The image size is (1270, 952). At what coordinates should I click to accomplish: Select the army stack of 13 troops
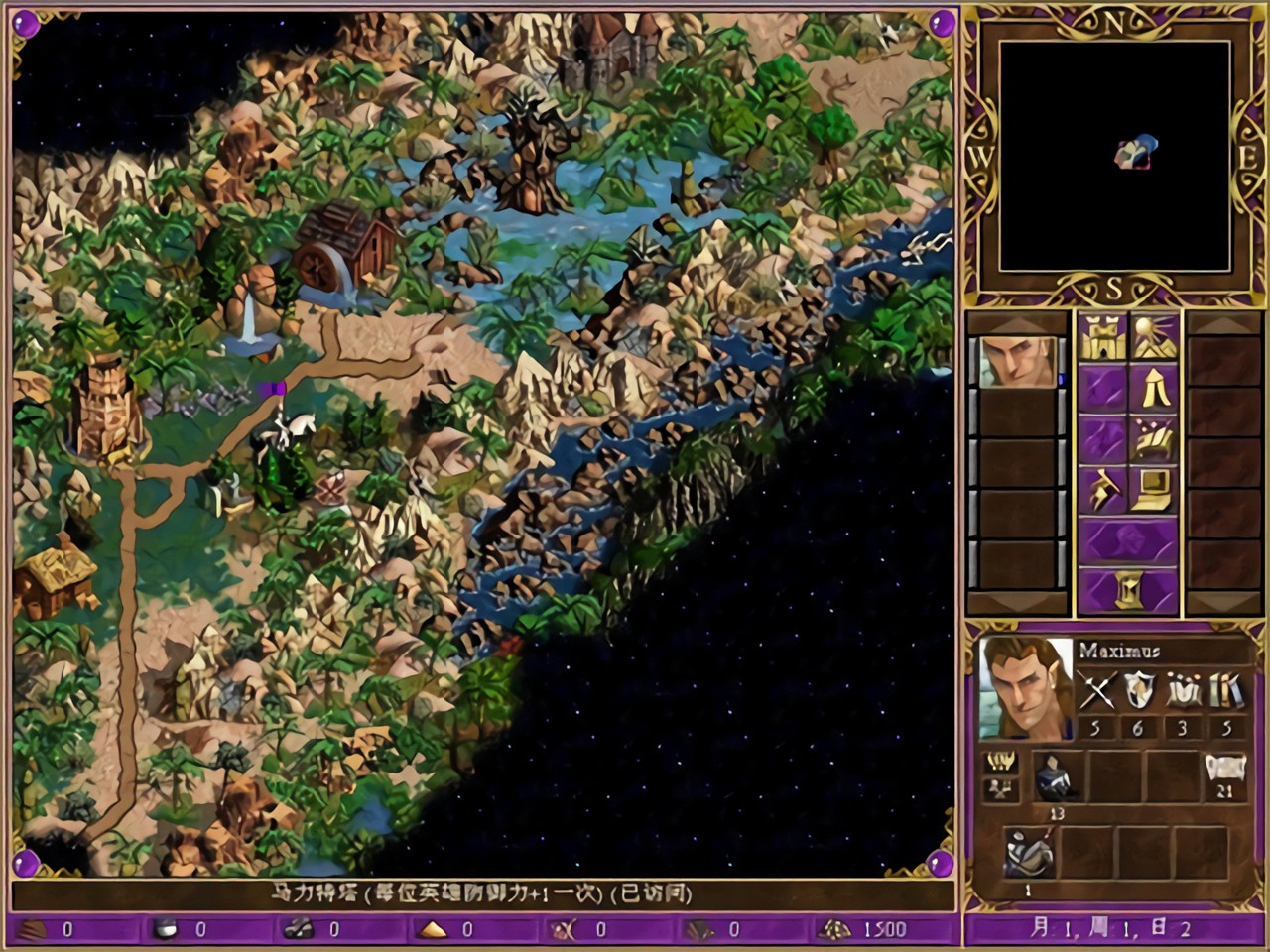click(x=1056, y=776)
